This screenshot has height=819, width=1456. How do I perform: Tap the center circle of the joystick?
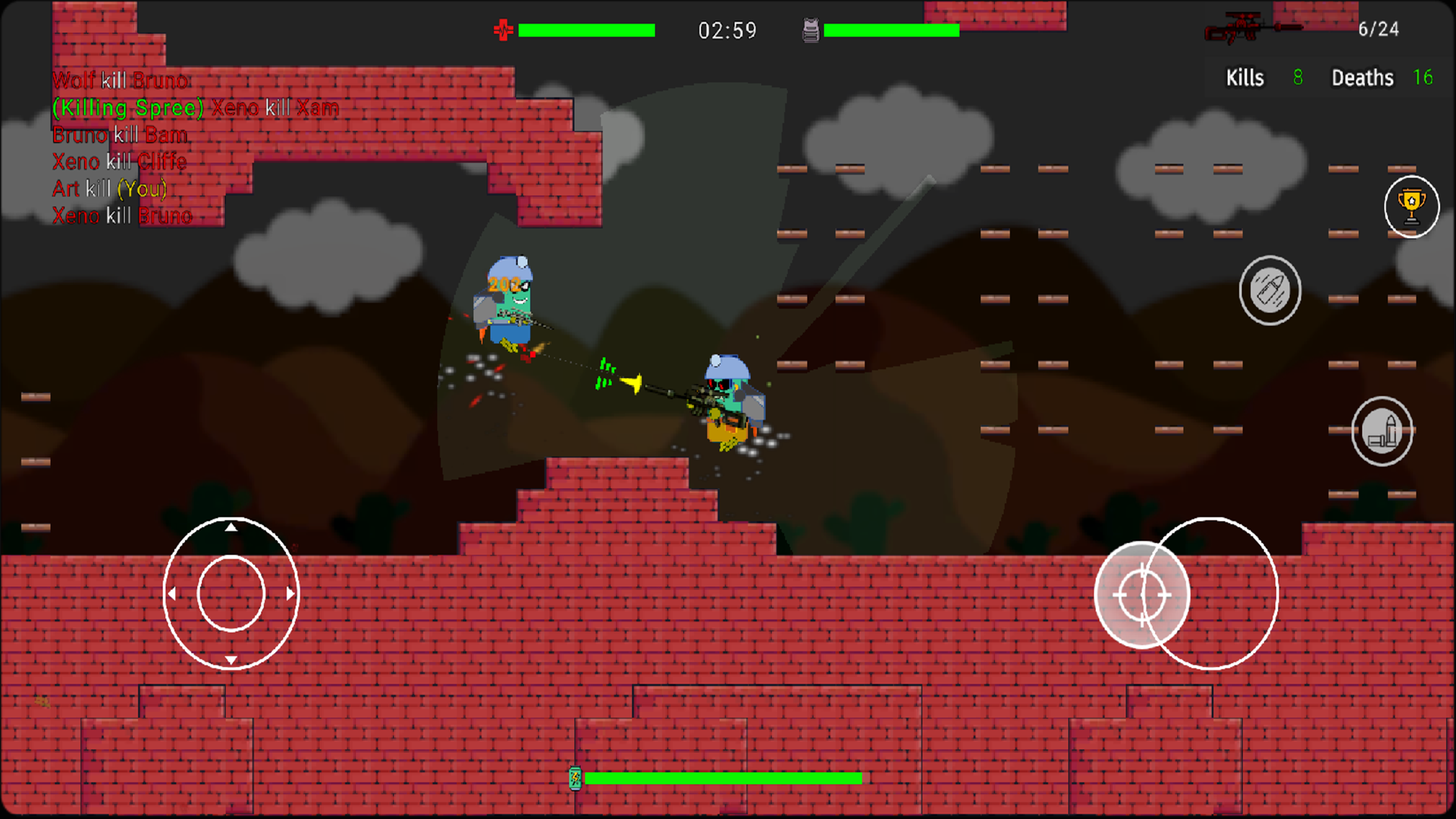(x=231, y=594)
